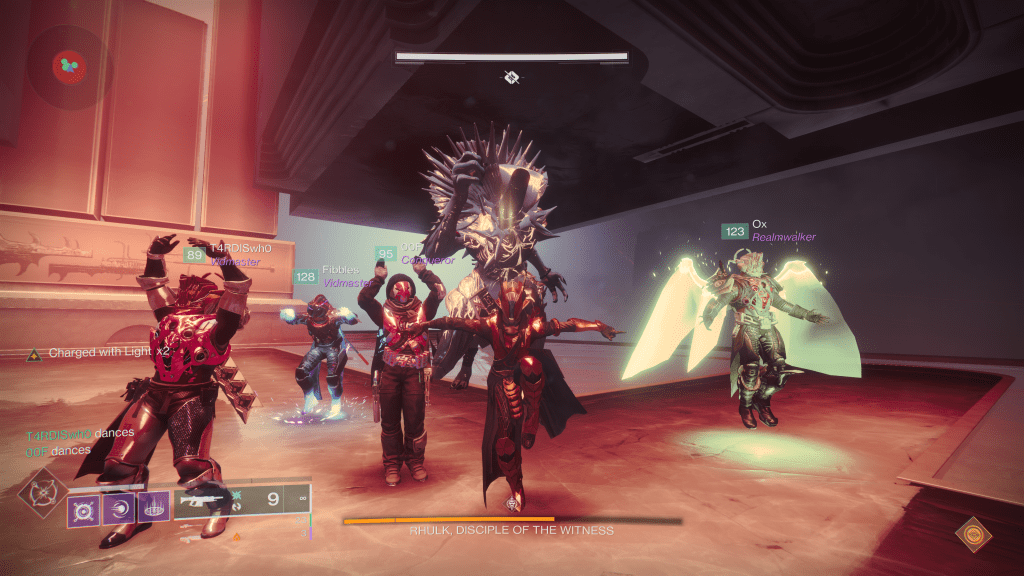Viewport: 1024px width, 576px height.
Task: Click the orange diamond emblem icon
Action: (x=968, y=533)
